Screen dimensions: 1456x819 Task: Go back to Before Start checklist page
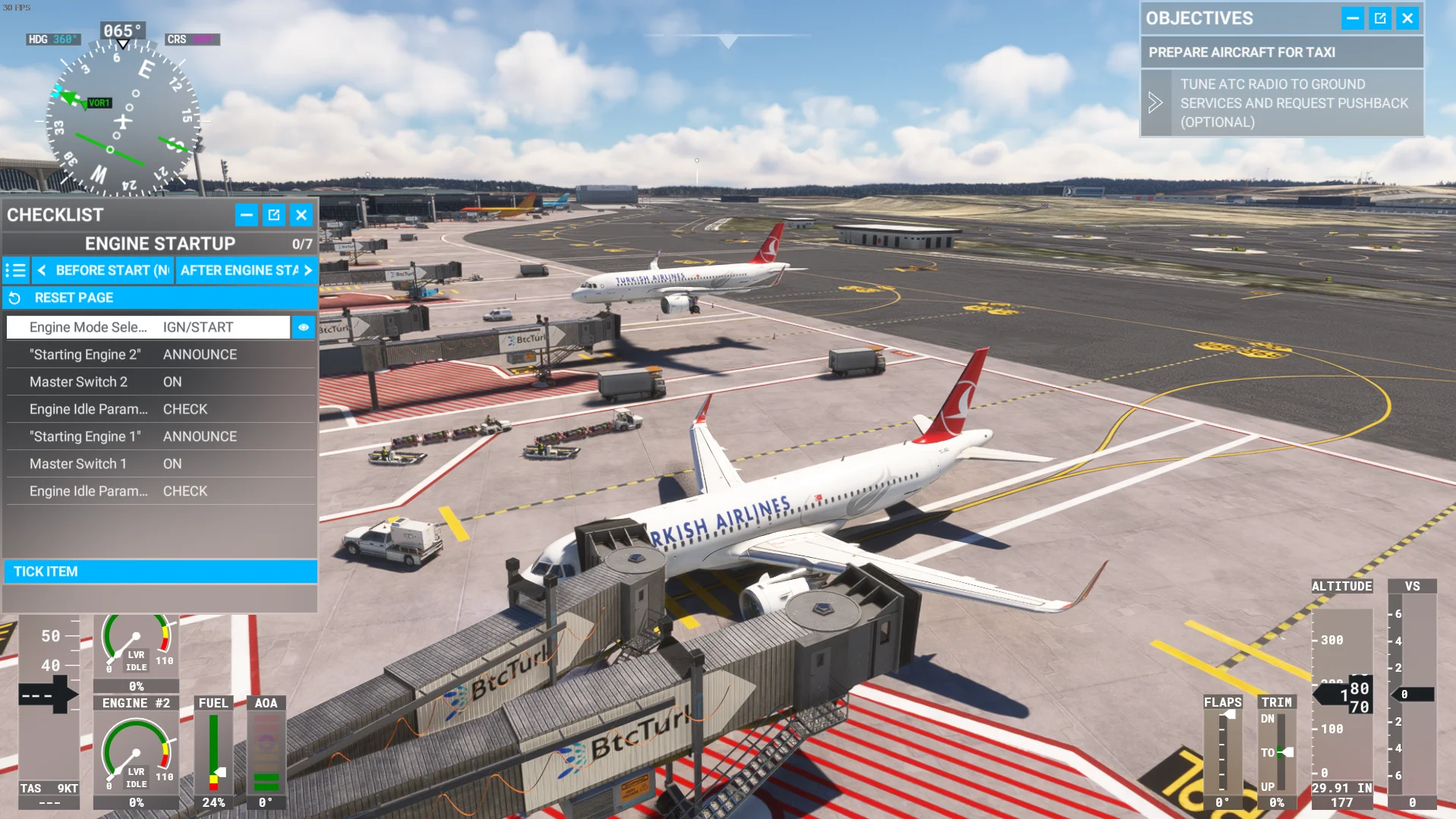pos(104,270)
